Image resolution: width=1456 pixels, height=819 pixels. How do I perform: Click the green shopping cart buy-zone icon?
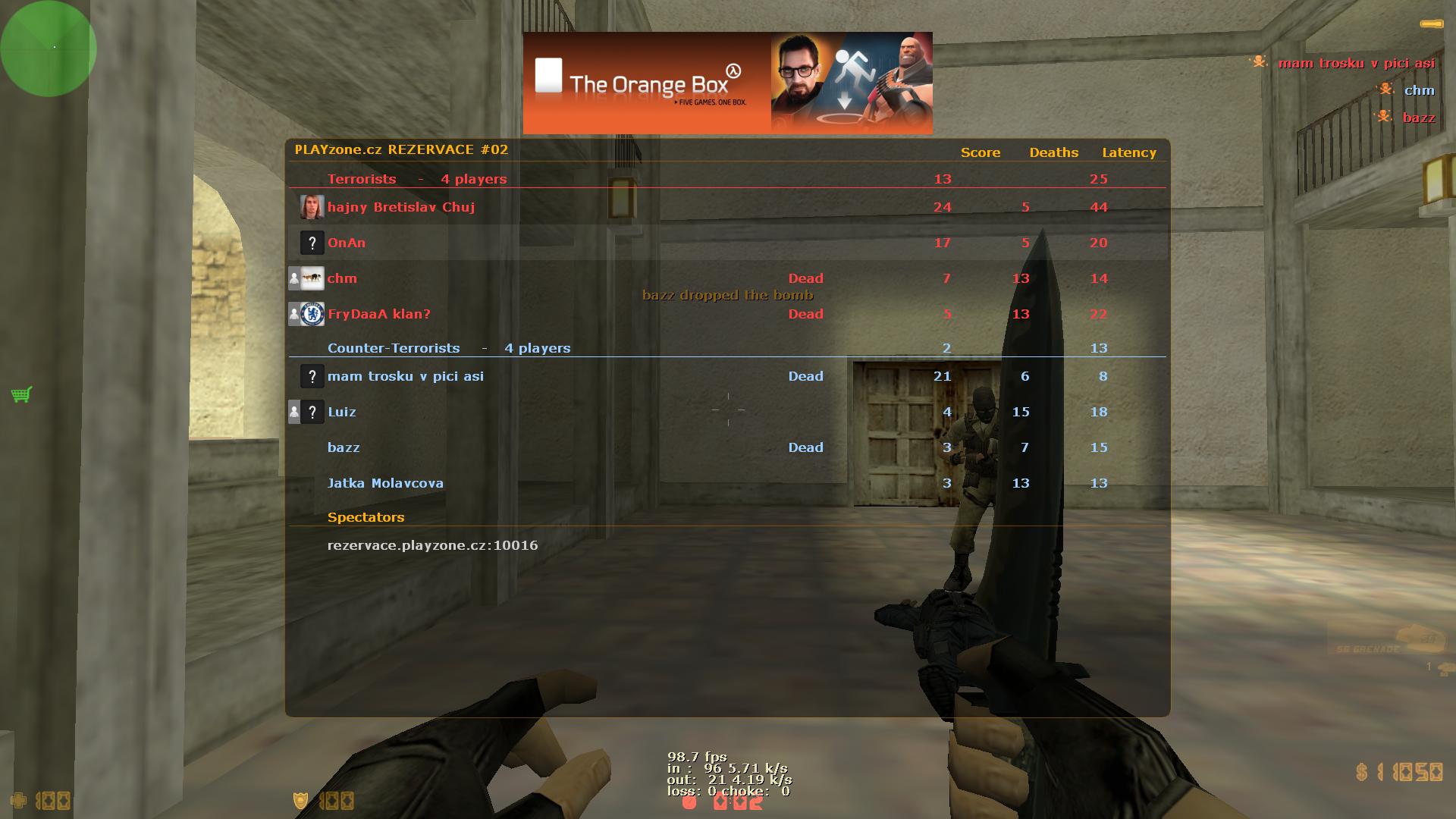click(x=21, y=394)
